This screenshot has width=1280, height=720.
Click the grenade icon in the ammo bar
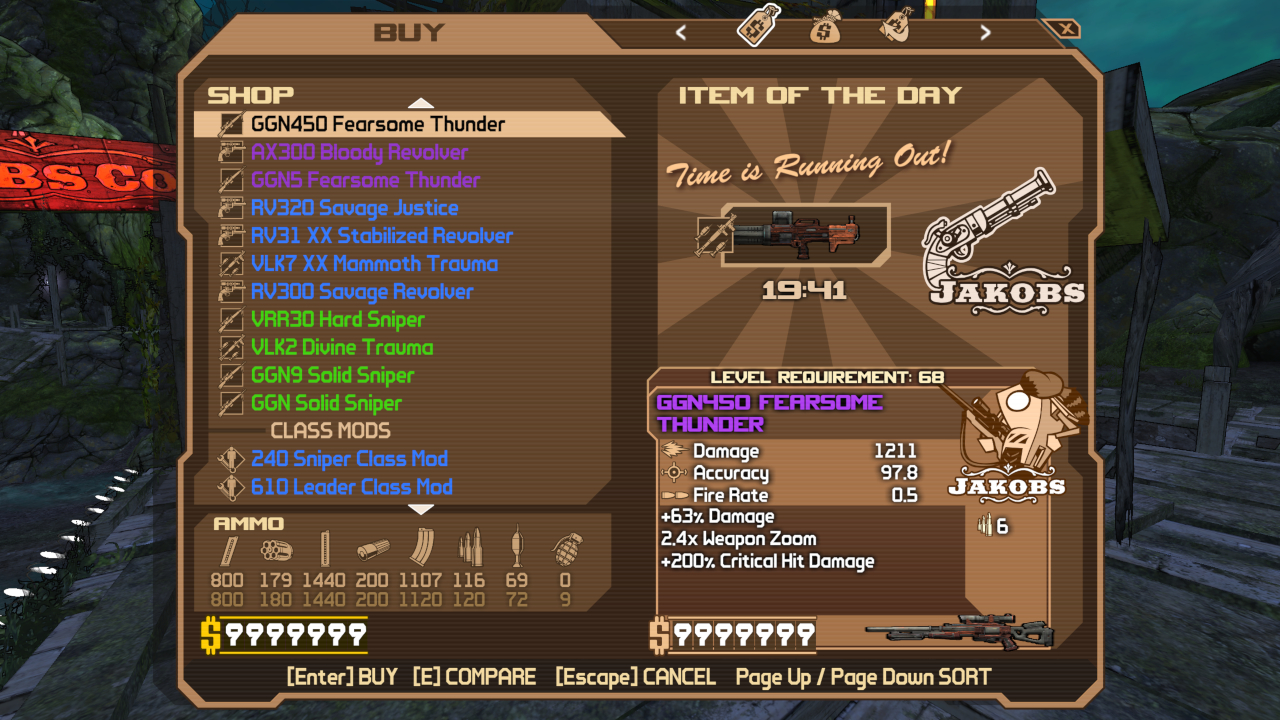click(566, 548)
